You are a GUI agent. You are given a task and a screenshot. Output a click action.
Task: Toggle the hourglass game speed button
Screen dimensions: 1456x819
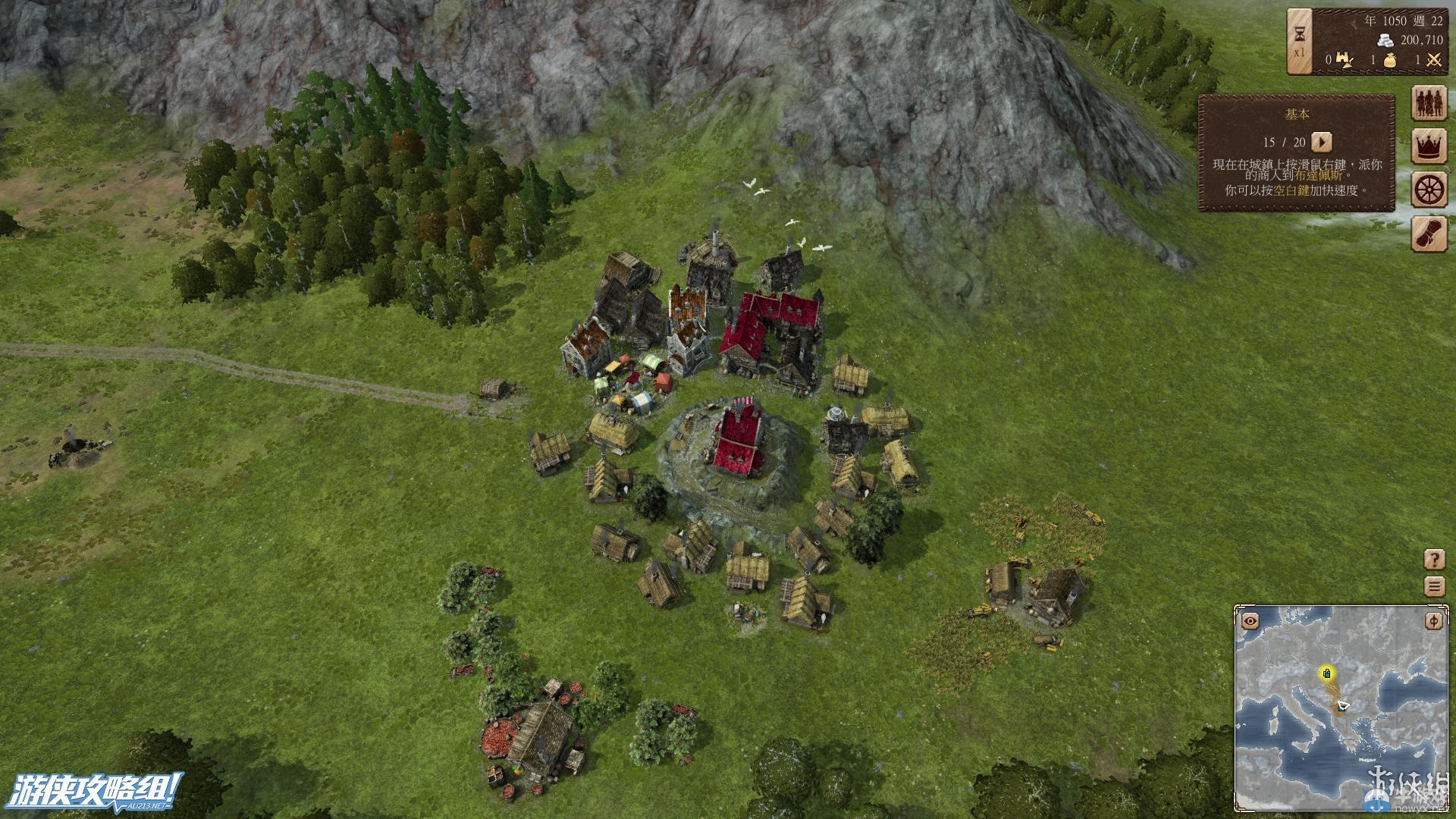pyautogui.click(x=1300, y=42)
